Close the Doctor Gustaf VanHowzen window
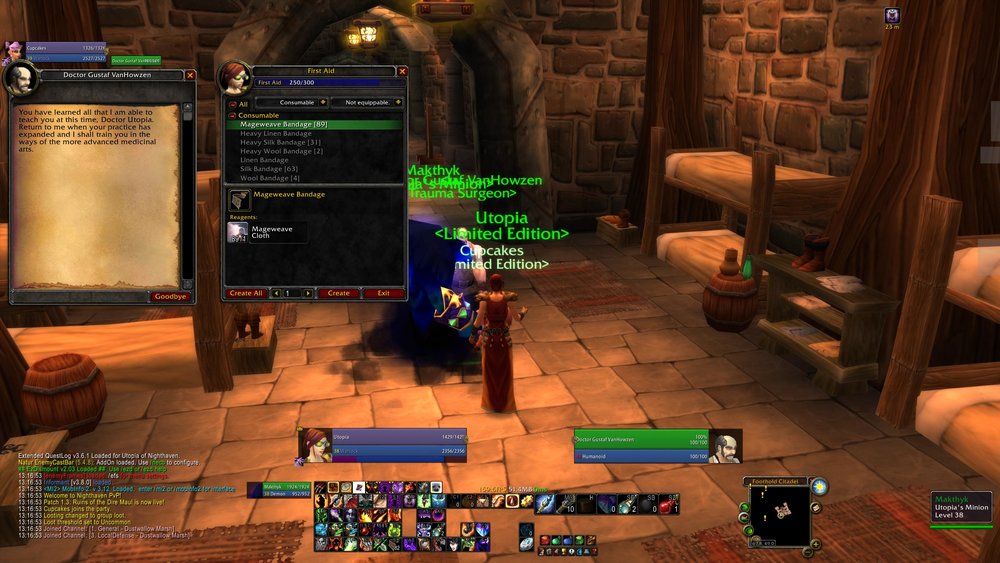Image resolution: width=1000 pixels, height=563 pixels. point(190,74)
